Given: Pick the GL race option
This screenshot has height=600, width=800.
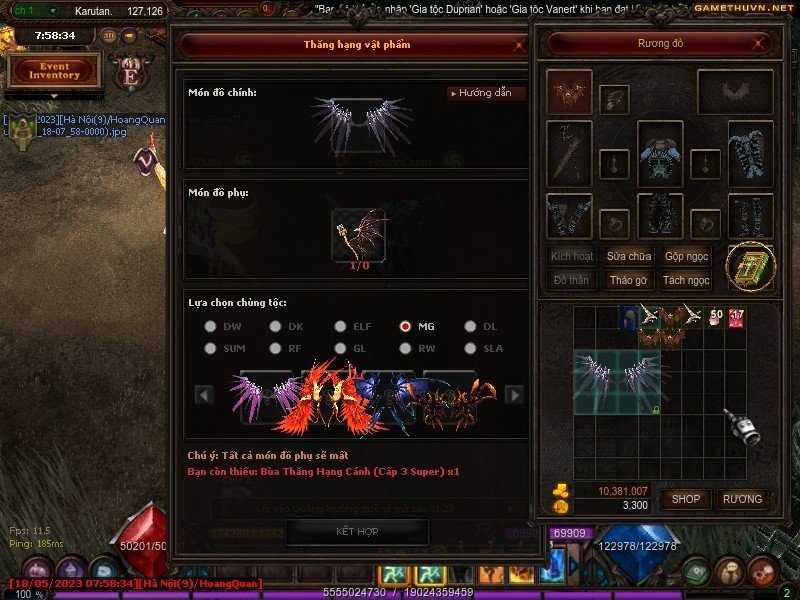Looking at the screenshot, I should click(x=340, y=348).
